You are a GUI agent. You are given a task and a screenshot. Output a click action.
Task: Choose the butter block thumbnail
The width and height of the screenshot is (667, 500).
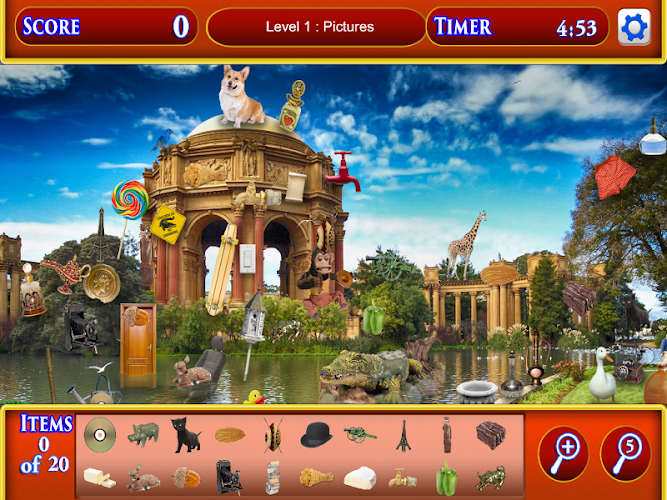(99, 477)
